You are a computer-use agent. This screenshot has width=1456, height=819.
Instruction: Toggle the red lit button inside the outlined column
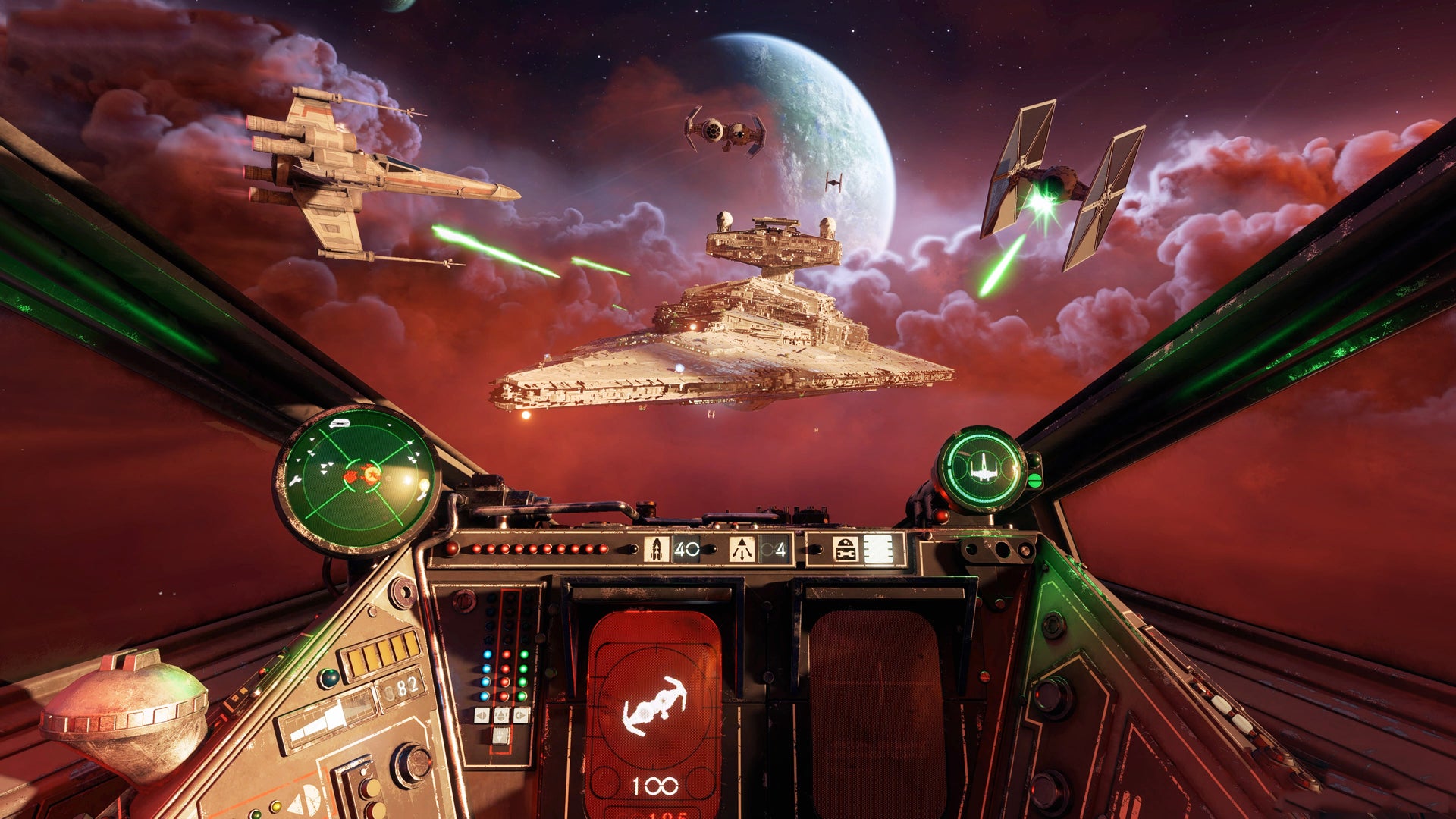[x=505, y=654]
